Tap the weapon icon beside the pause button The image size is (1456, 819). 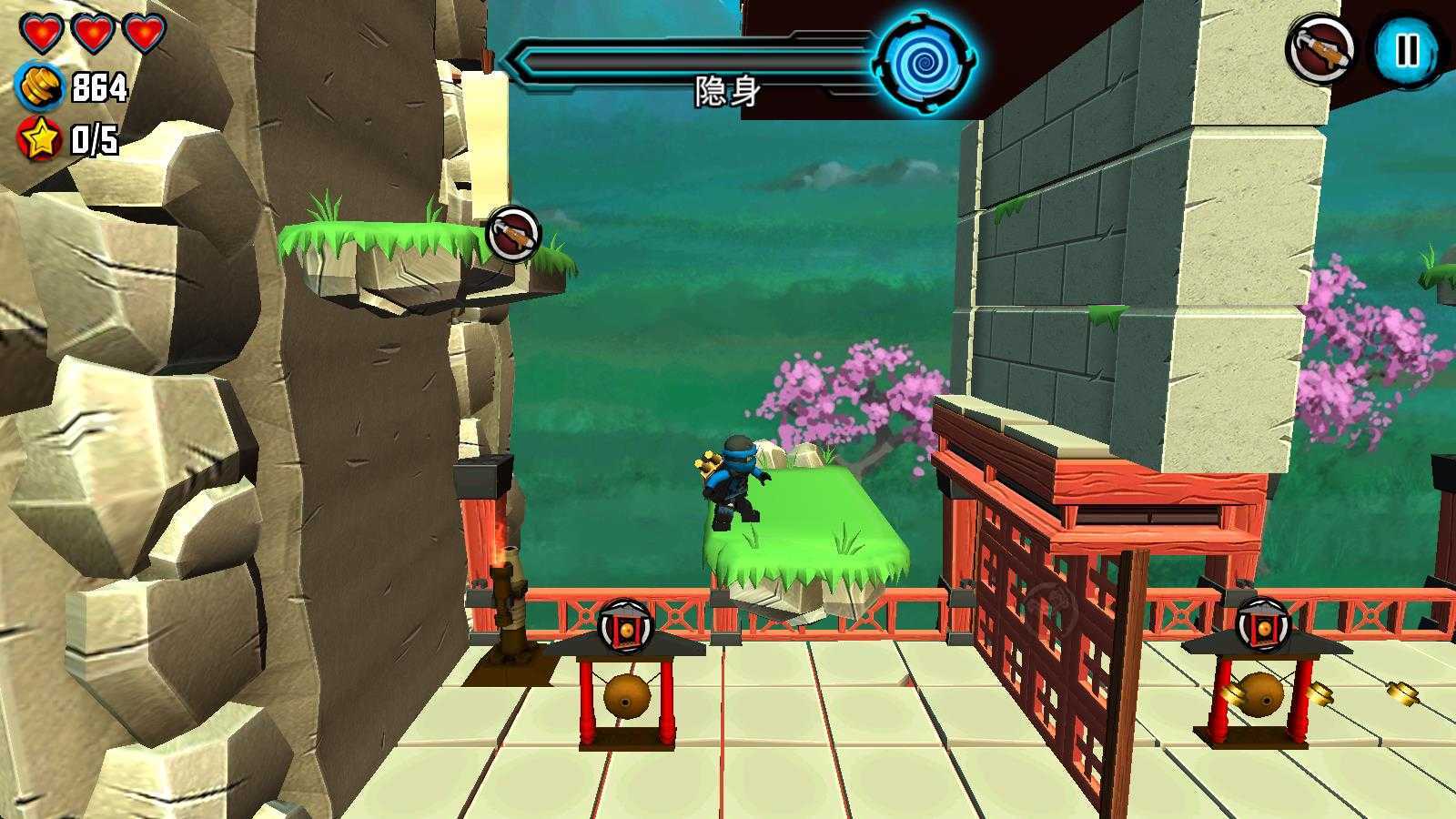[1319, 48]
